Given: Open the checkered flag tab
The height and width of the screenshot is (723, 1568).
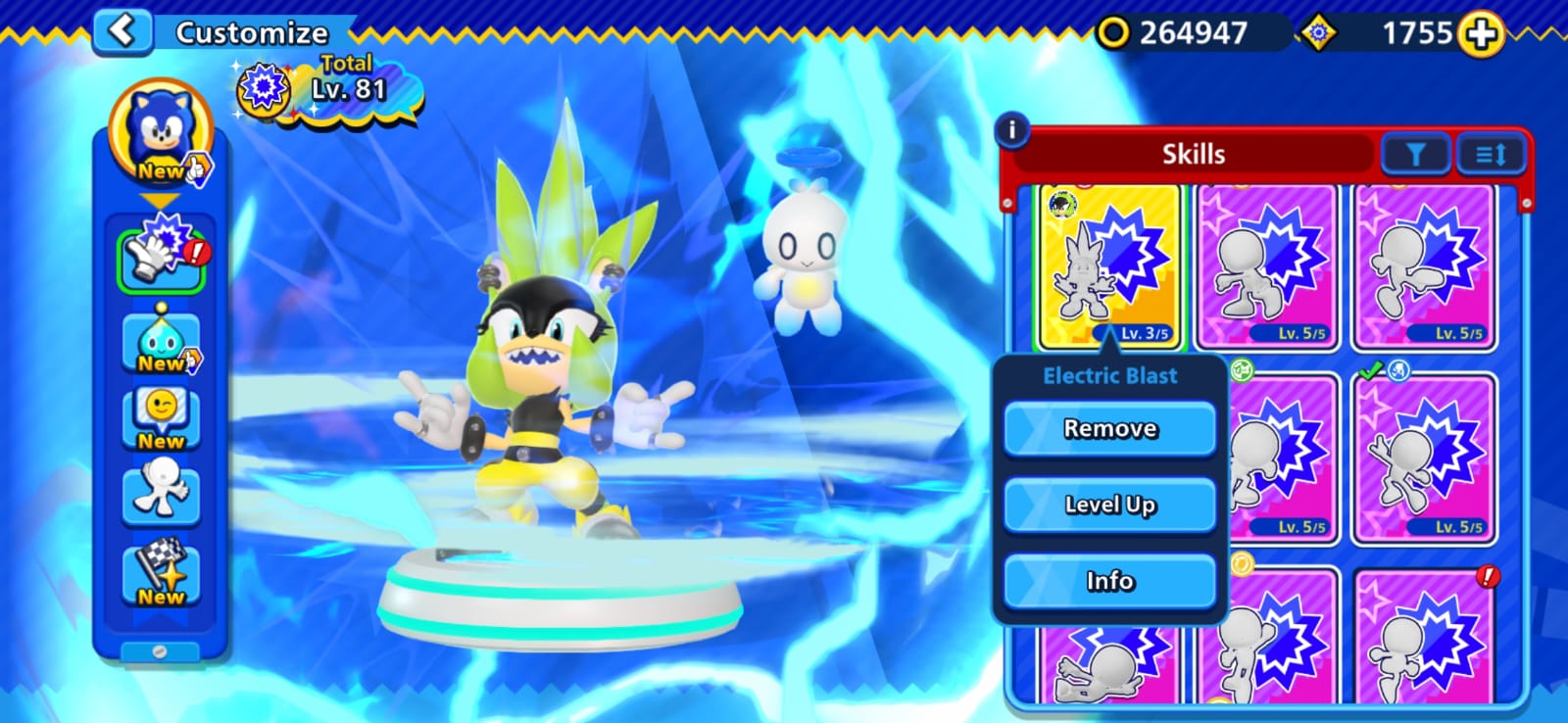Looking at the screenshot, I should click(162, 573).
